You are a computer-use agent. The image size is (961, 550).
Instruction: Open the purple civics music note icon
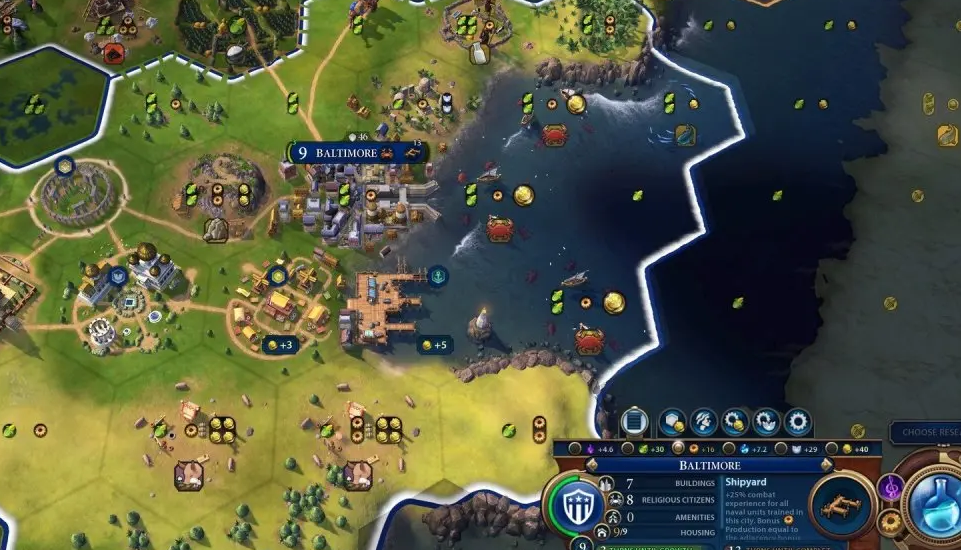[889, 487]
